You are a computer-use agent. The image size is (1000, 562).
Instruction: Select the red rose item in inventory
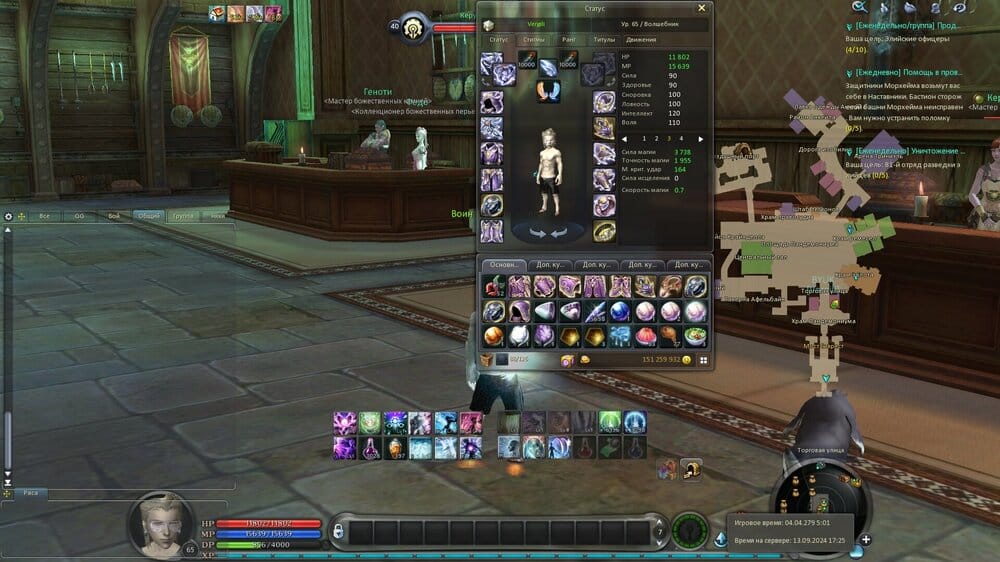(x=495, y=286)
